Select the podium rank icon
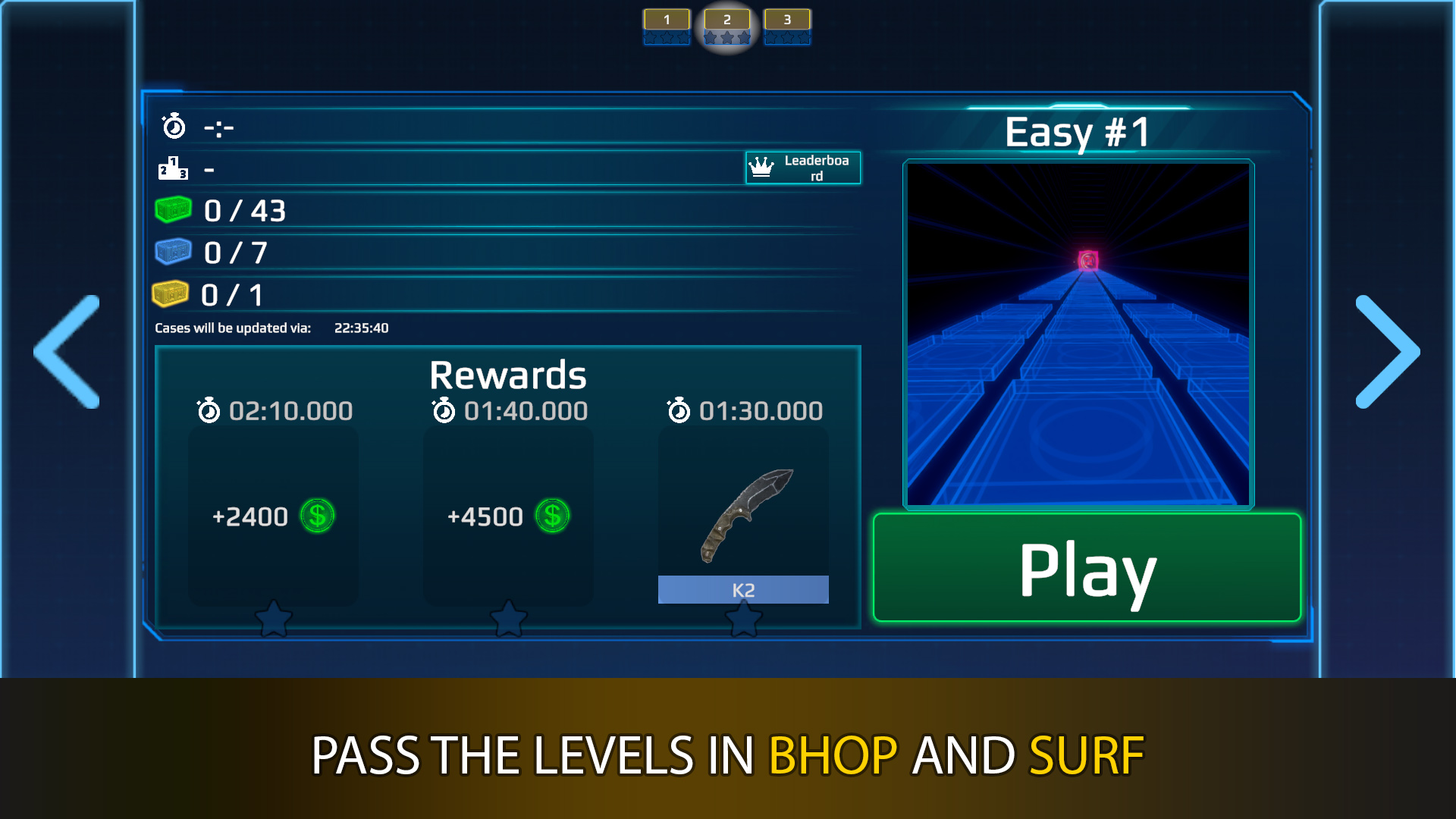1456x819 pixels. coord(173,168)
